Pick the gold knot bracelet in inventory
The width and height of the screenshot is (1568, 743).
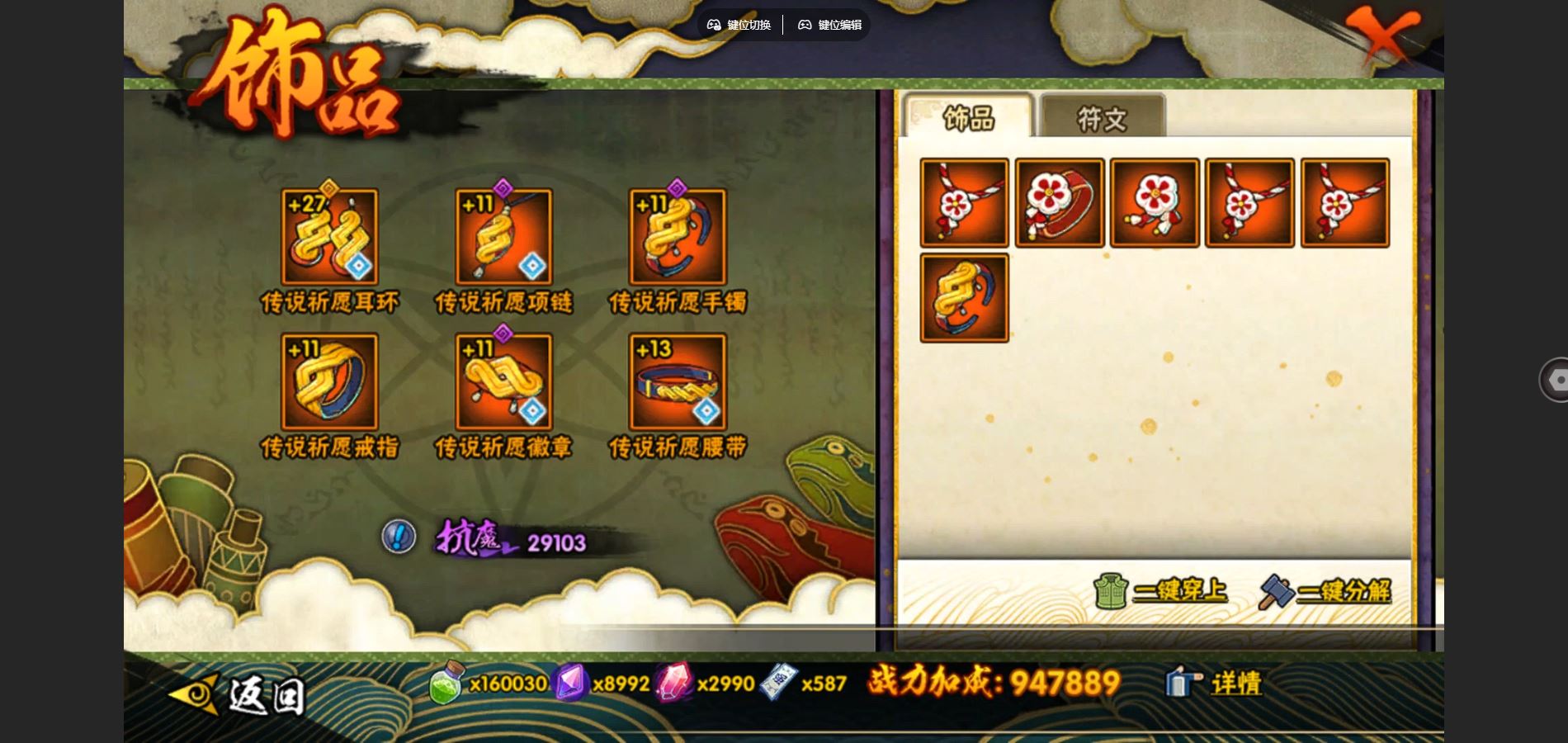[x=964, y=298]
